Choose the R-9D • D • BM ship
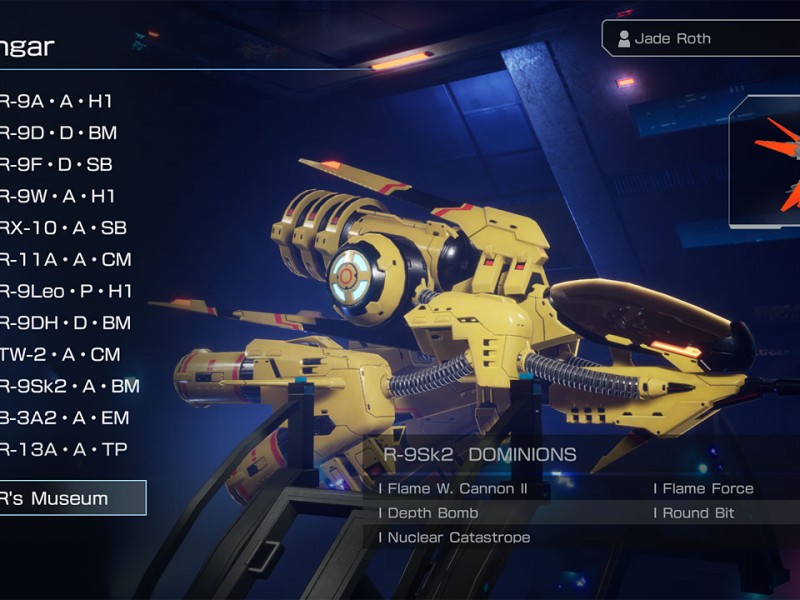The image size is (800, 600). point(59,133)
